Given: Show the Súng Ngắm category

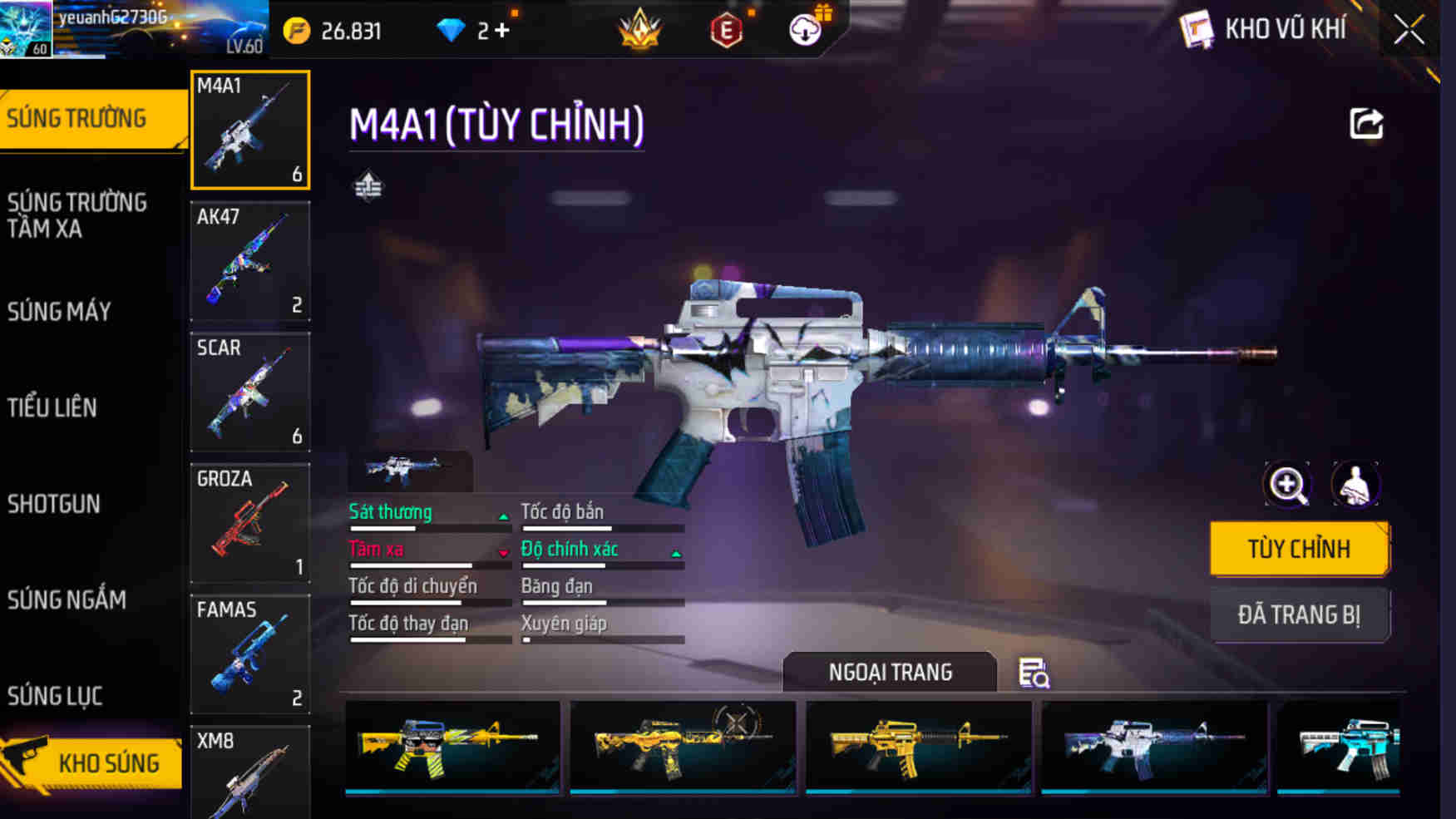Looking at the screenshot, I should click(67, 599).
